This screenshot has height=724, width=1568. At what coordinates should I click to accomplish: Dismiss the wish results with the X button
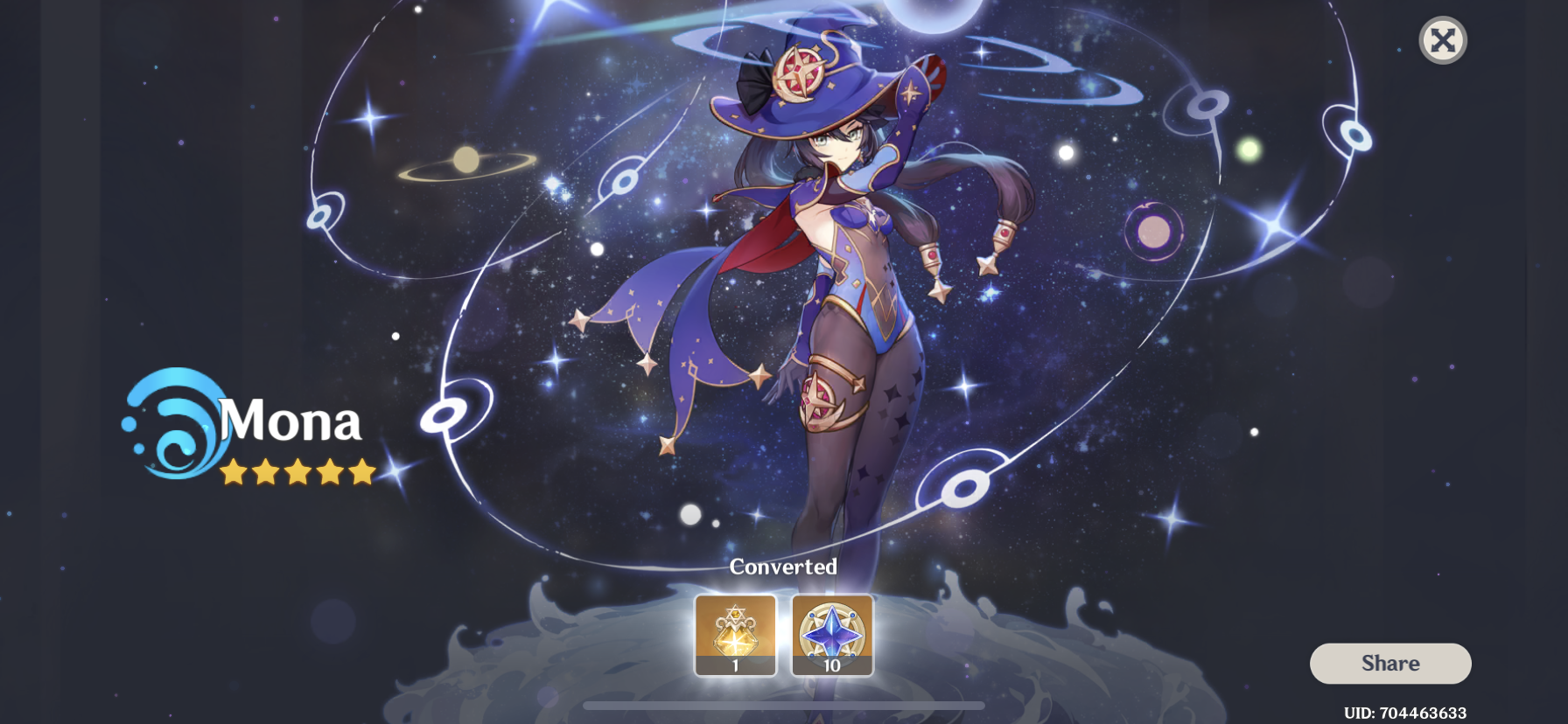(x=1444, y=38)
